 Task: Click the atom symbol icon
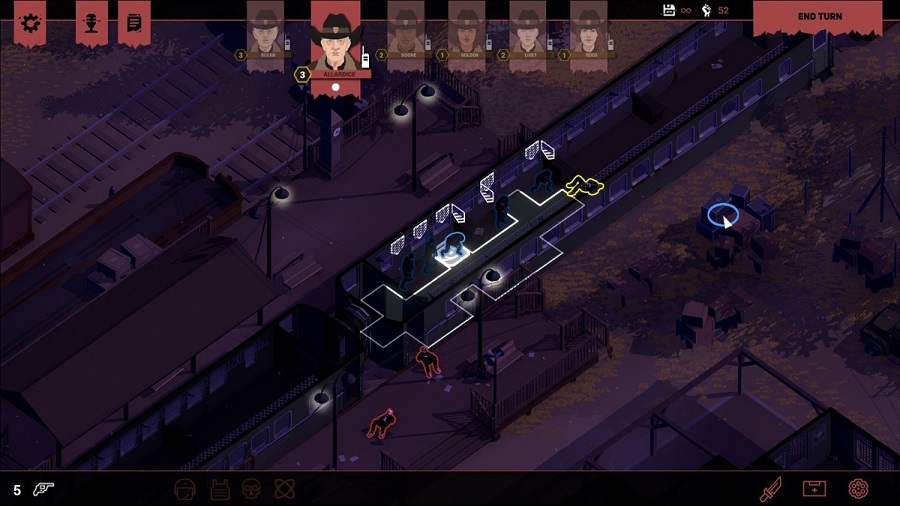coord(283,489)
